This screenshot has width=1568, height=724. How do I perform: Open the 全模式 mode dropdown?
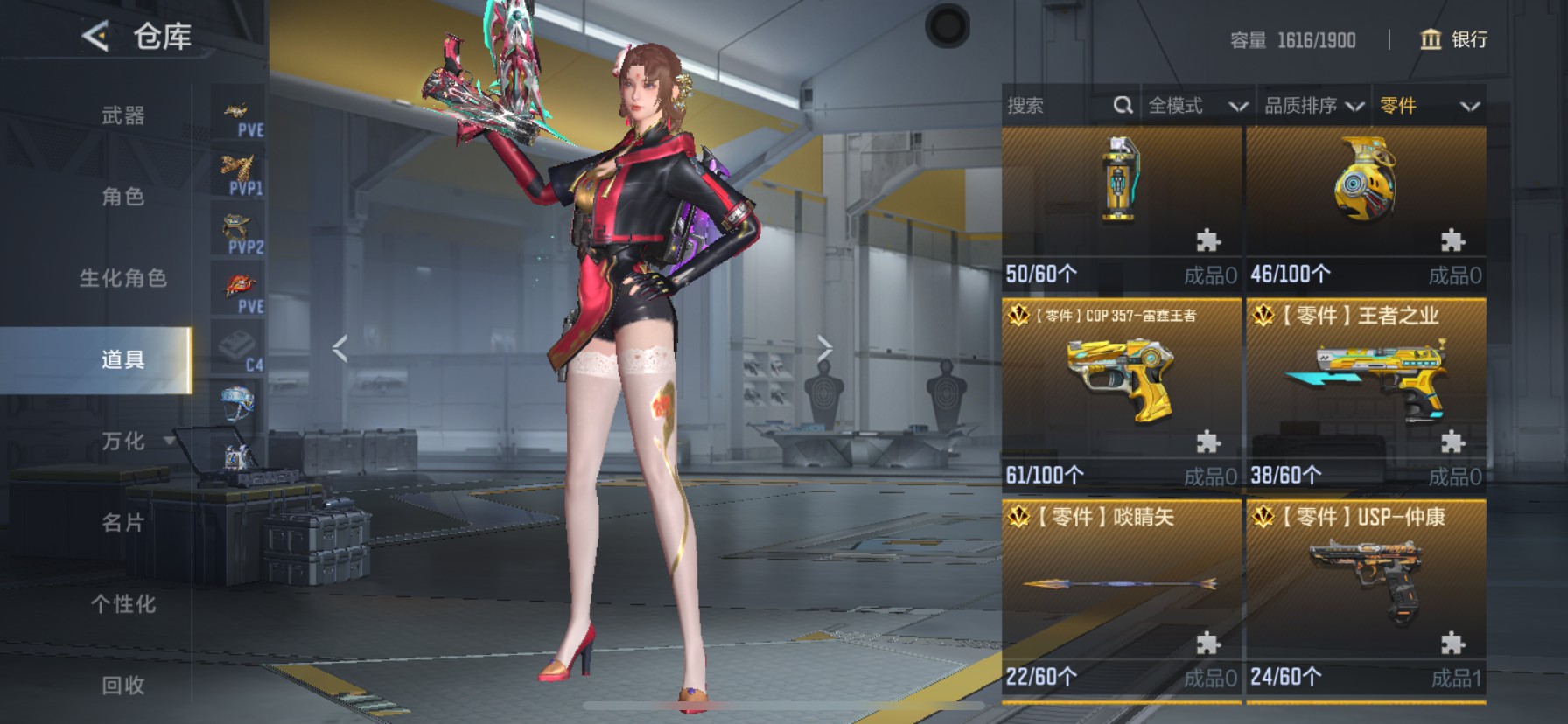[1197, 106]
